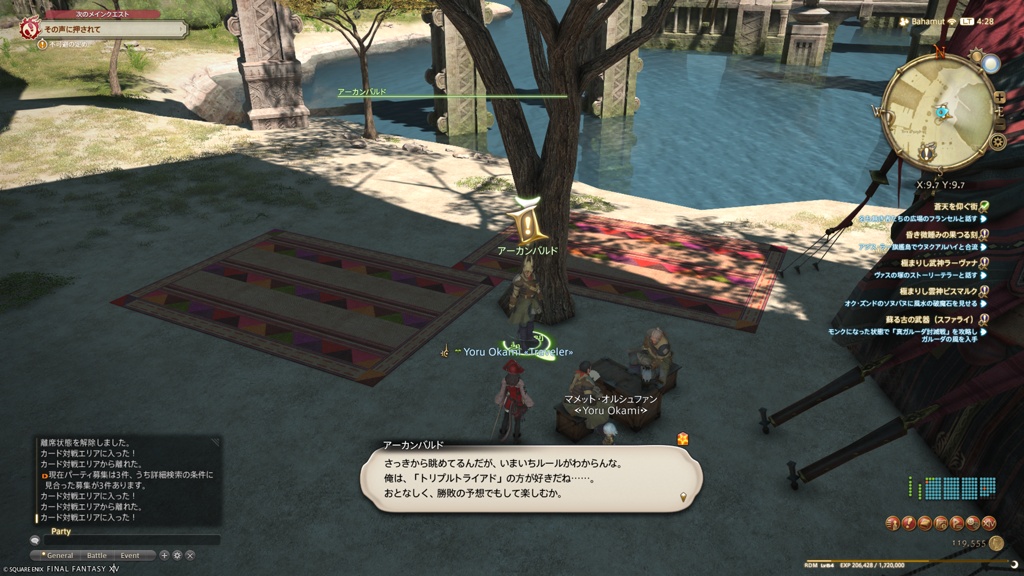The image size is (1024, 576).
Task: Open the Battle chat log tab
Action: (96, 555)
